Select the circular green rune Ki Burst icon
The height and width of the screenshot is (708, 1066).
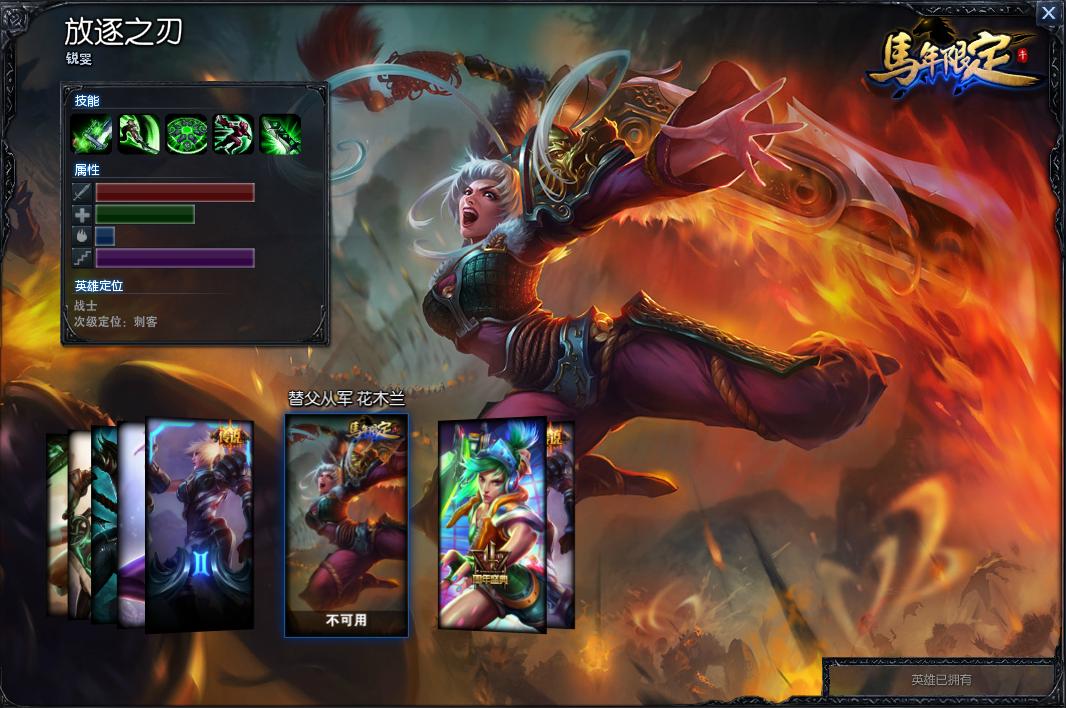[x=186, y=134]
